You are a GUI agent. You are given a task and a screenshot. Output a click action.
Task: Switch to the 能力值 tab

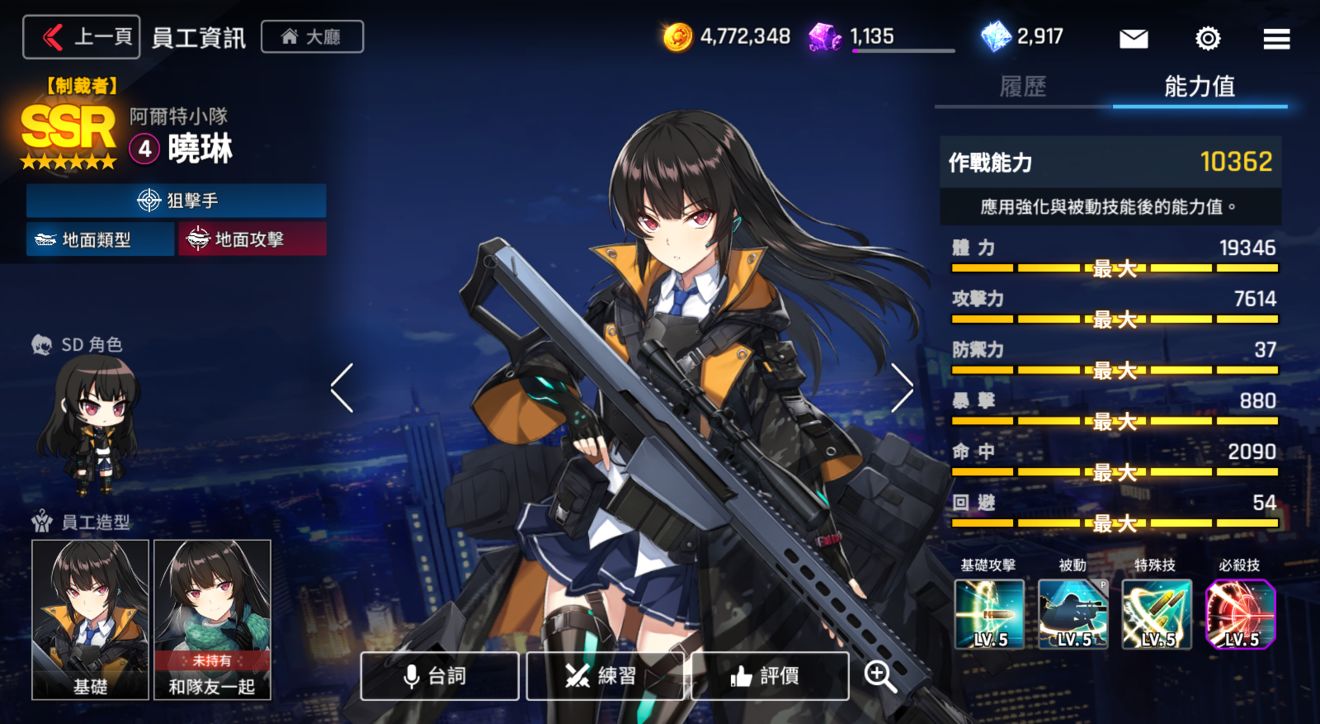pyautogui.click(x=1200, y=88)
